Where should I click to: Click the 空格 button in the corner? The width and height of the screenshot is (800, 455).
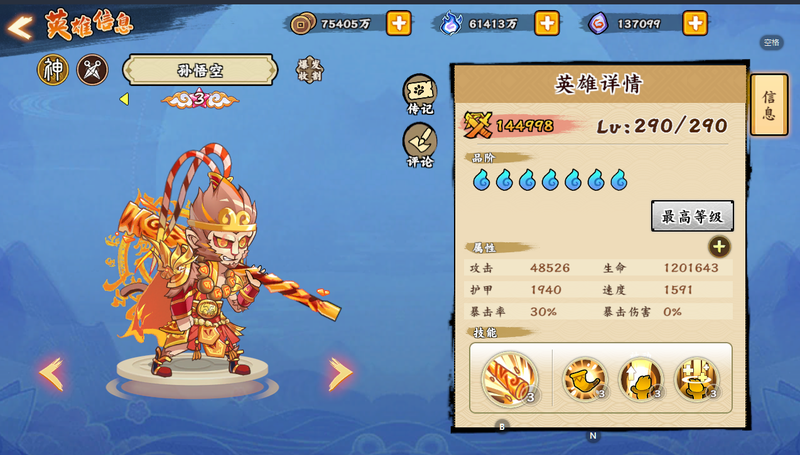[771, 42]
